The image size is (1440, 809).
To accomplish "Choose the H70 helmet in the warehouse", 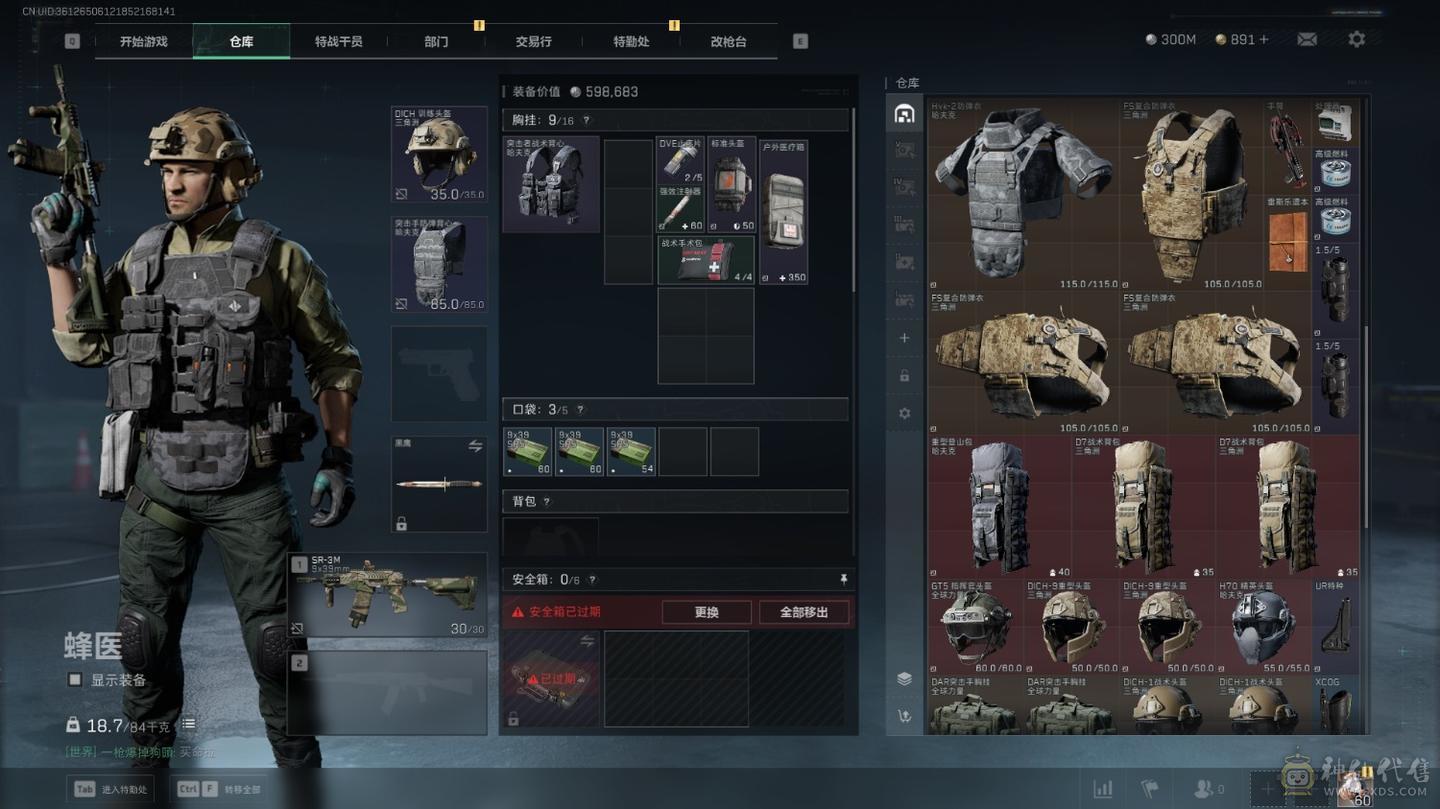I will point(1263,627).
